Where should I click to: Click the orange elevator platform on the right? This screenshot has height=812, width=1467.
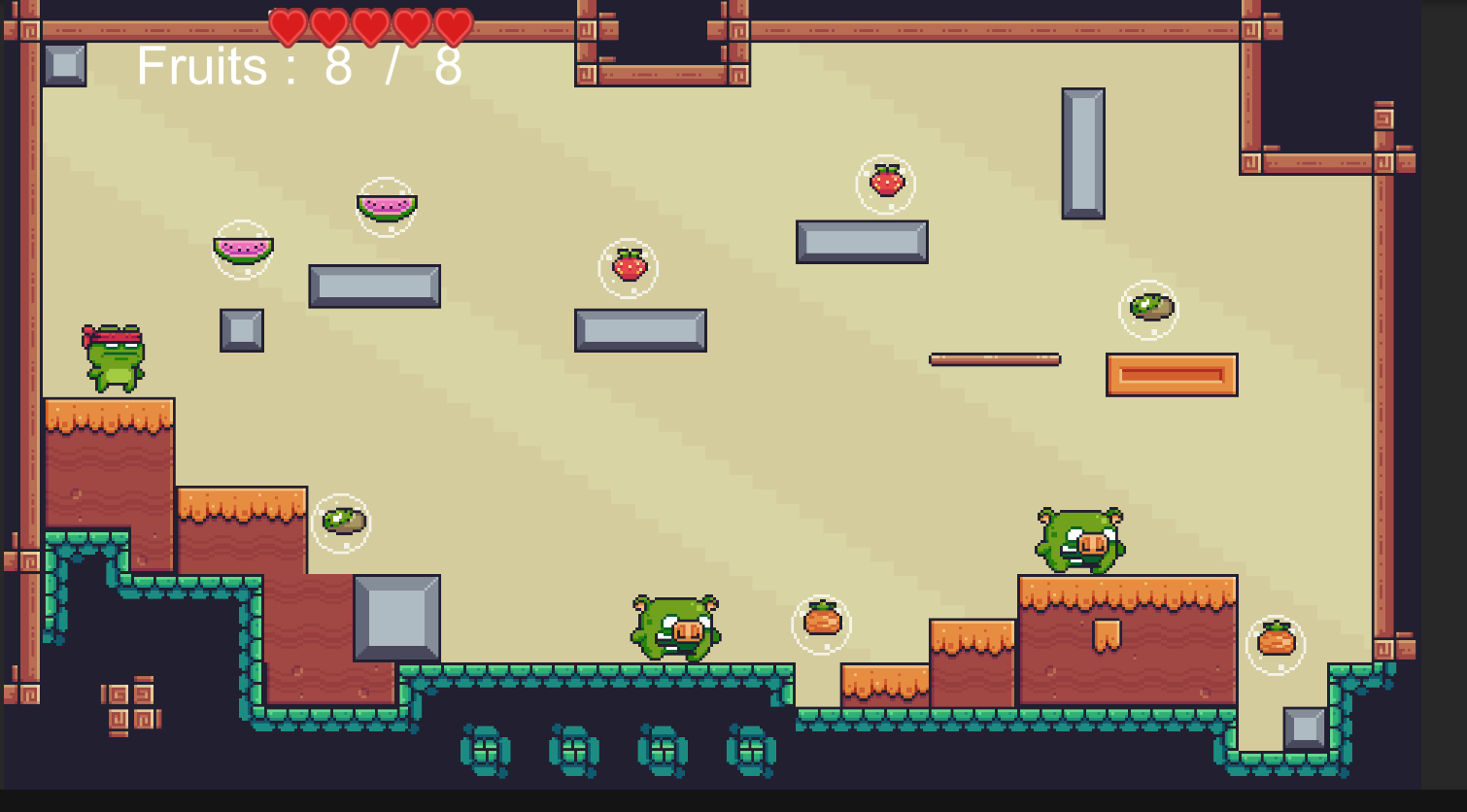coord(1172,373)
